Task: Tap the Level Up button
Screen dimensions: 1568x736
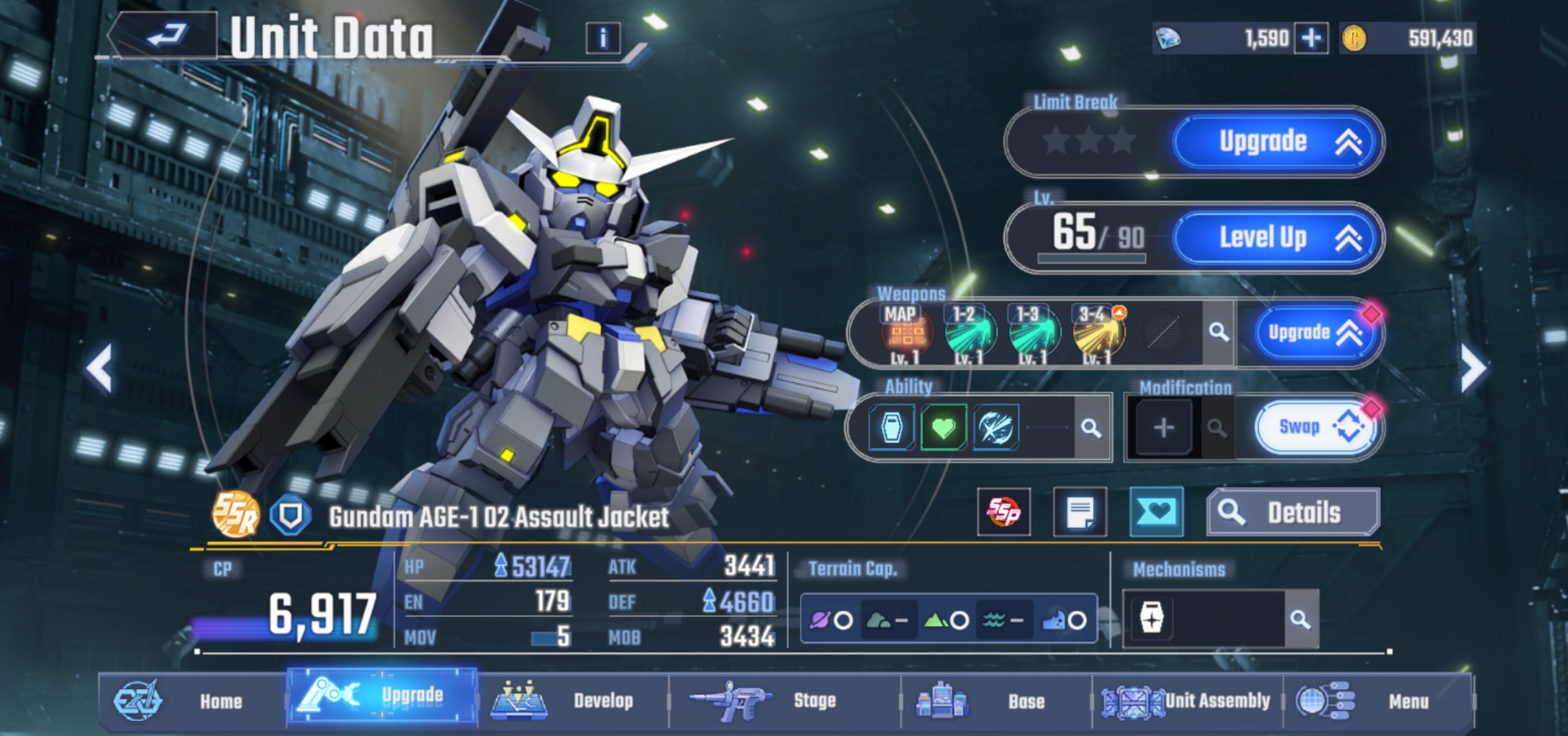Action: pos(1276,237)
